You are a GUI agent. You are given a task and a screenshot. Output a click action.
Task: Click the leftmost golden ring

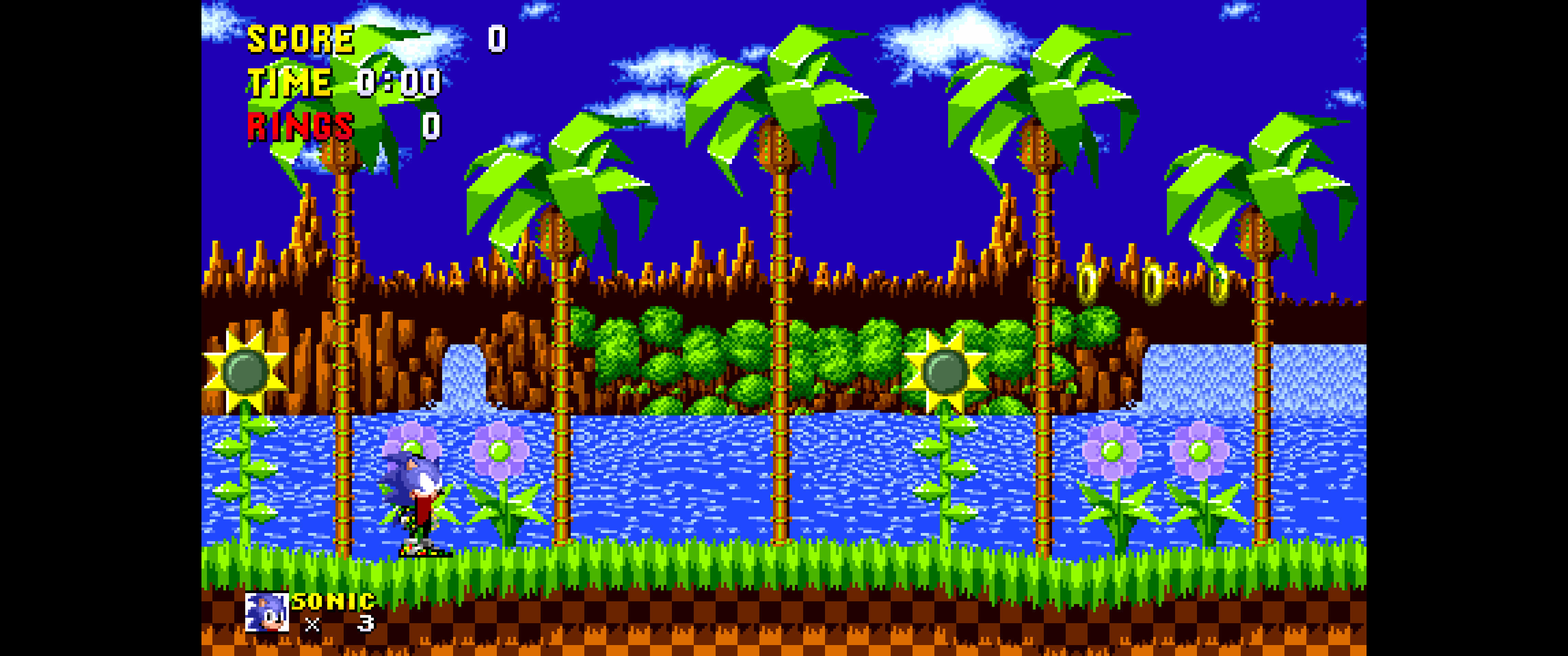[1088, 283]
